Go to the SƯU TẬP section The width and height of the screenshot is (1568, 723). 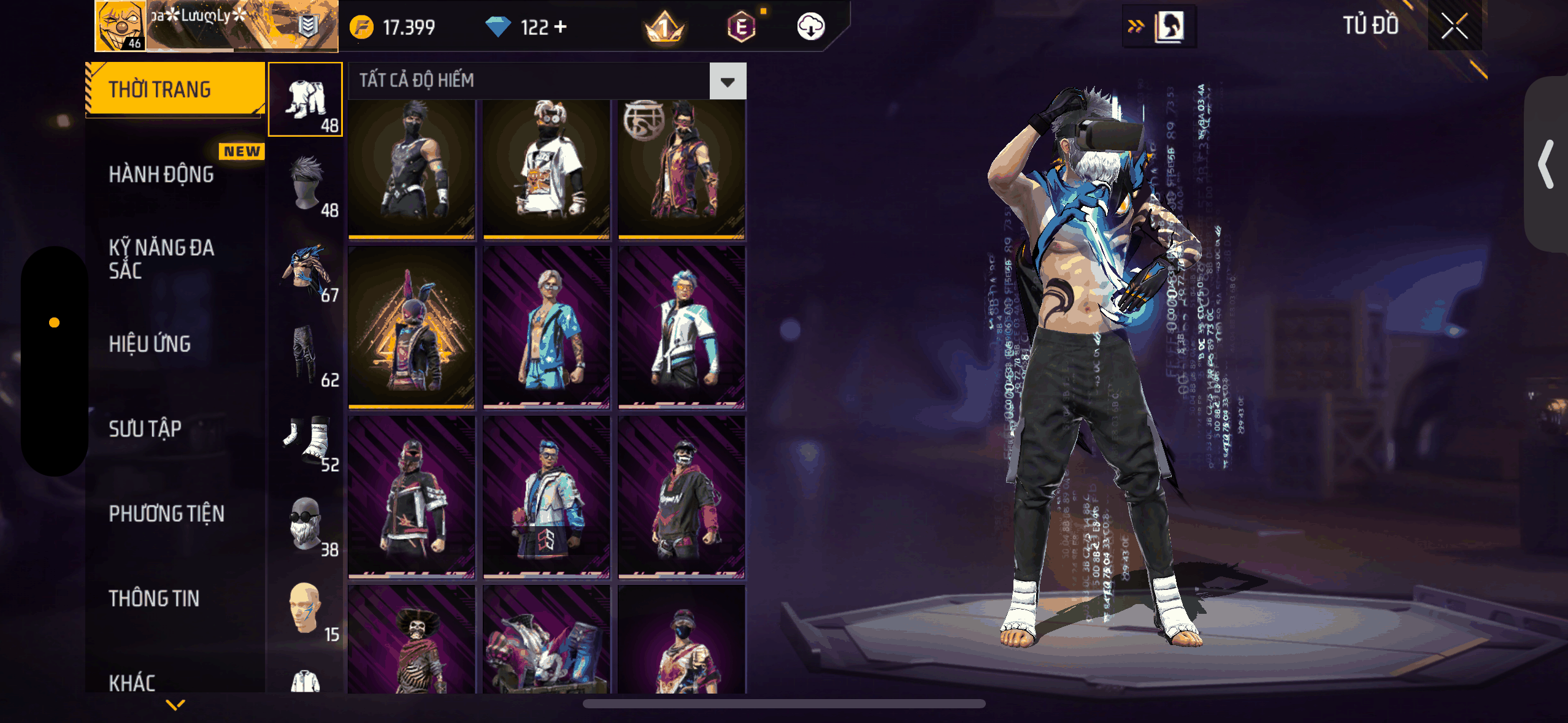coord(145,429)
